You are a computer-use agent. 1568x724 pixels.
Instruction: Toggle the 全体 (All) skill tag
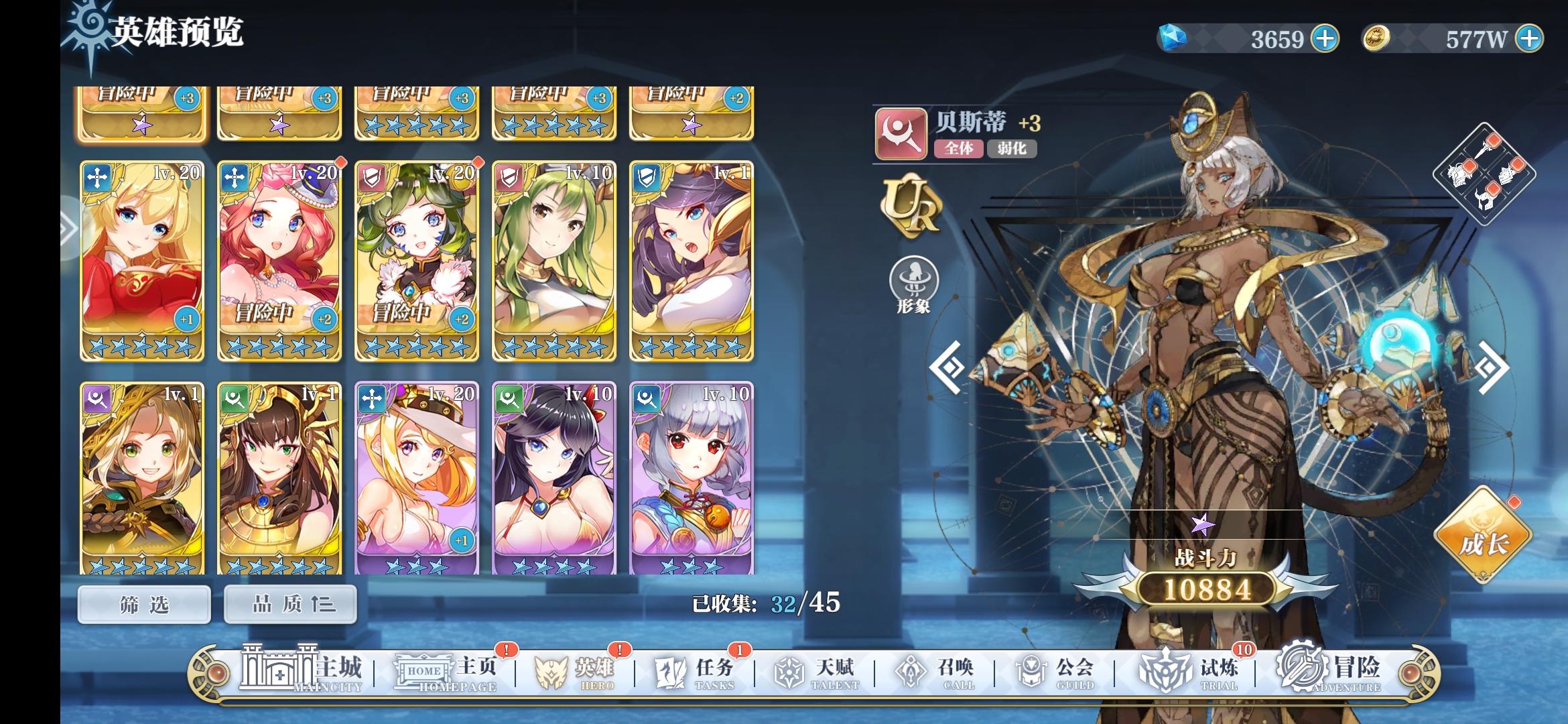point(960,149)
